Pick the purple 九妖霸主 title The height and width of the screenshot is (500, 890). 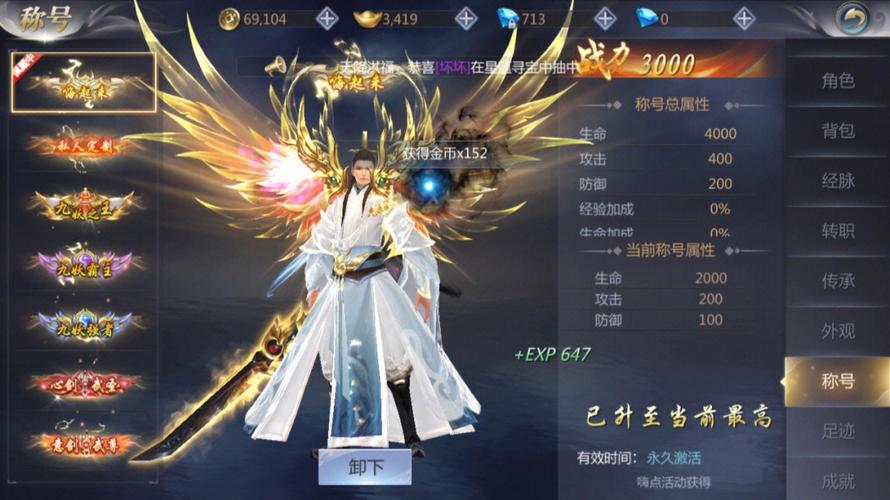[x=84, y=265]
